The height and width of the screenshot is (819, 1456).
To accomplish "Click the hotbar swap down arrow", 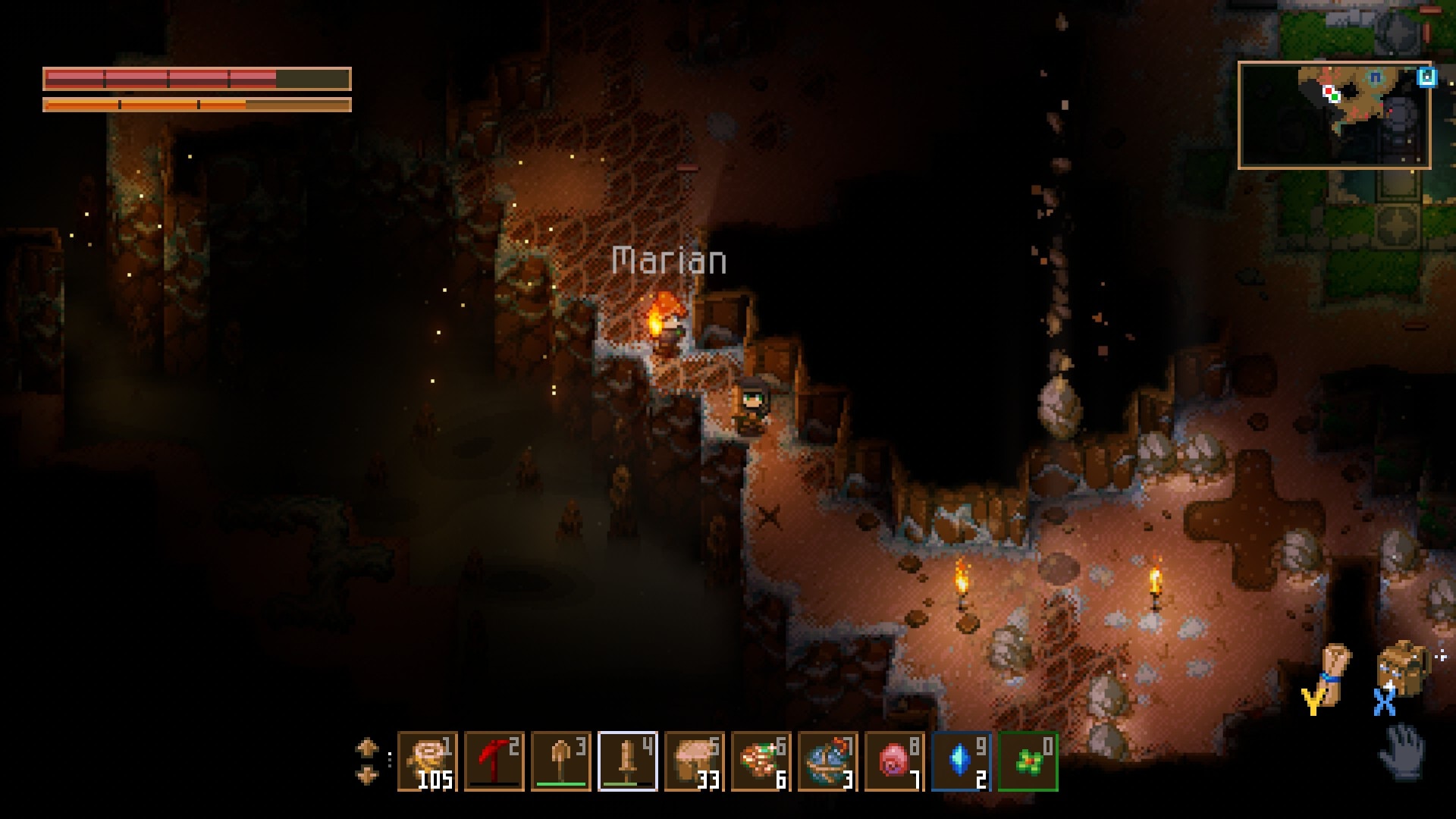I will (x=367, y=775).
